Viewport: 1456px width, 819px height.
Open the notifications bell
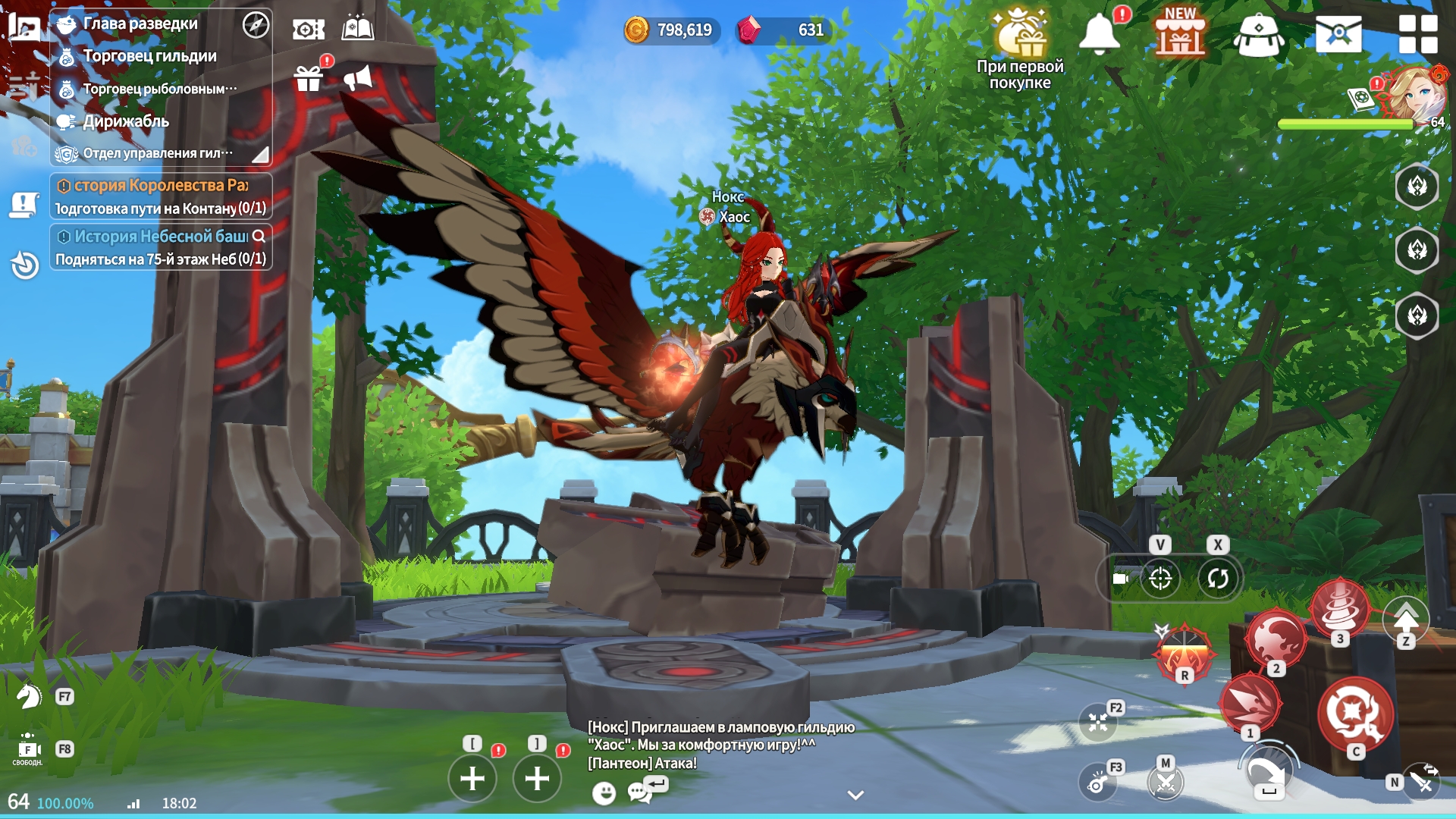[1099, 34]
